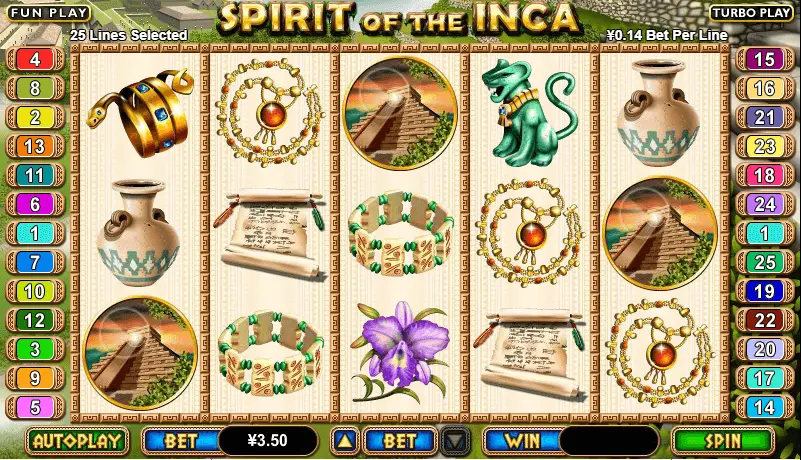Choose payline number 13
The width and height of the screenshot is (801, 460).
pos(35,147)
